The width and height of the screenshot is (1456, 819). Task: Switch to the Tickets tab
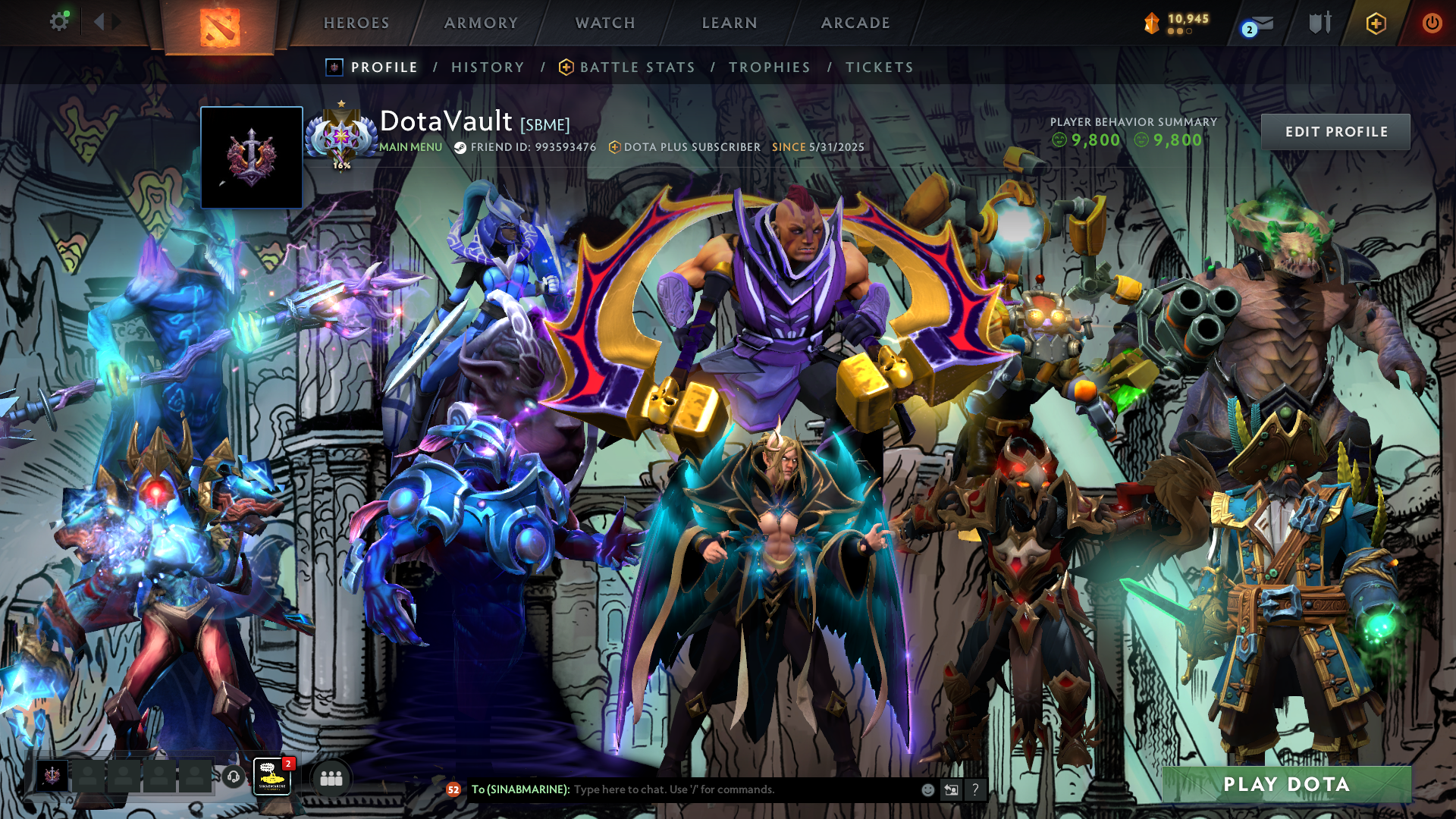(x=880, y=67)
